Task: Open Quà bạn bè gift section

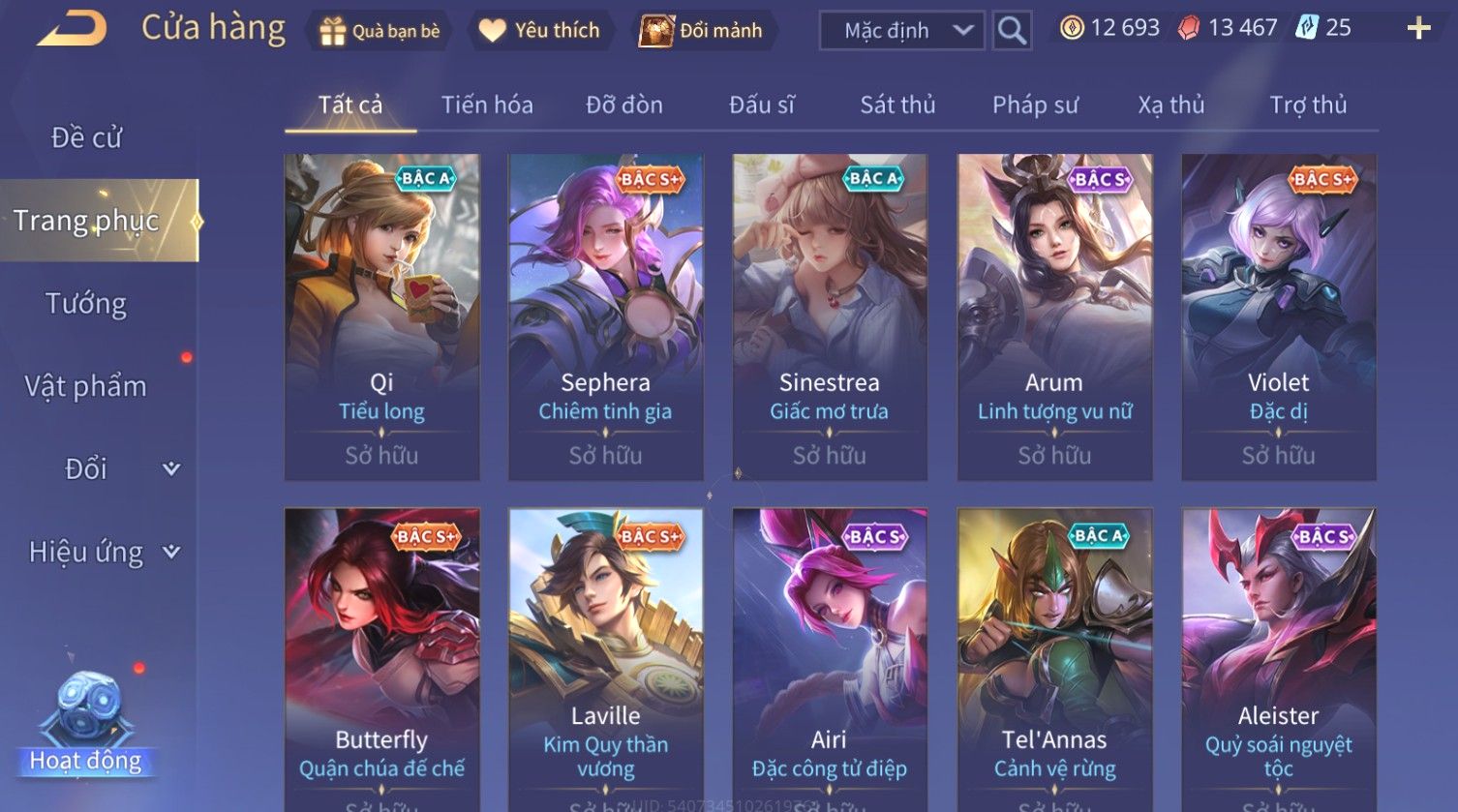Action: 380,31
